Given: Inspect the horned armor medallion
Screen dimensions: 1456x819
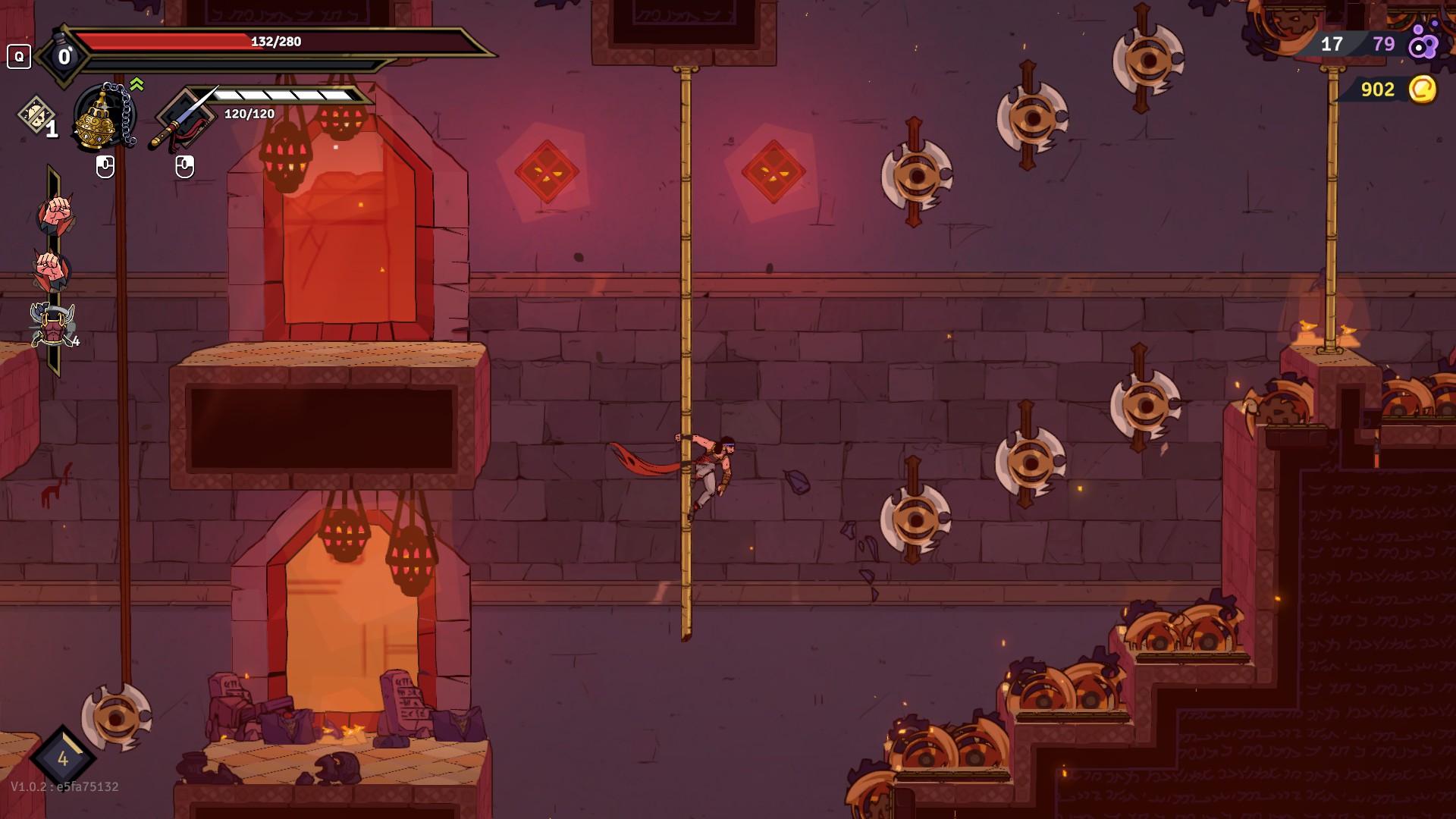Looking at the screenshot, I should (52, 324).
